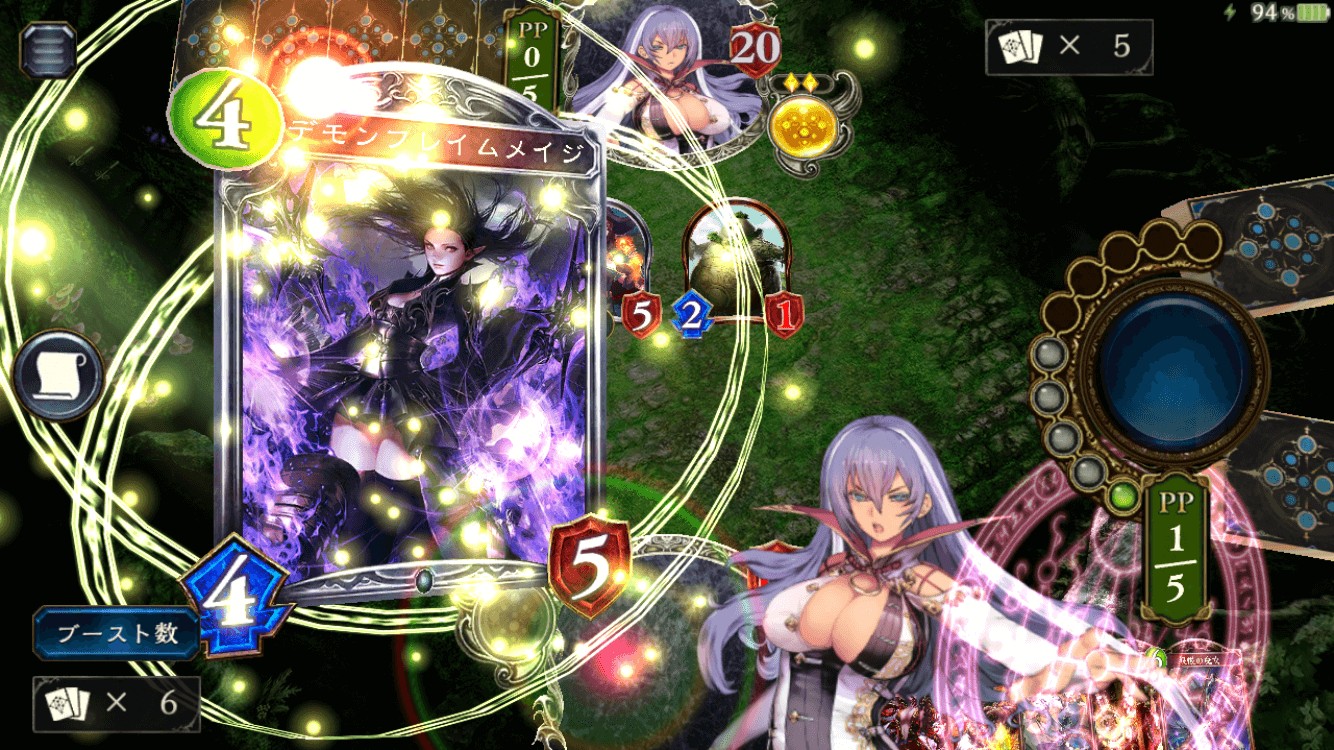Select the デモンフレイムメイジ card
Viewport: 1334px width, 750px height.
pyautogui.click(x=410, y=360)
